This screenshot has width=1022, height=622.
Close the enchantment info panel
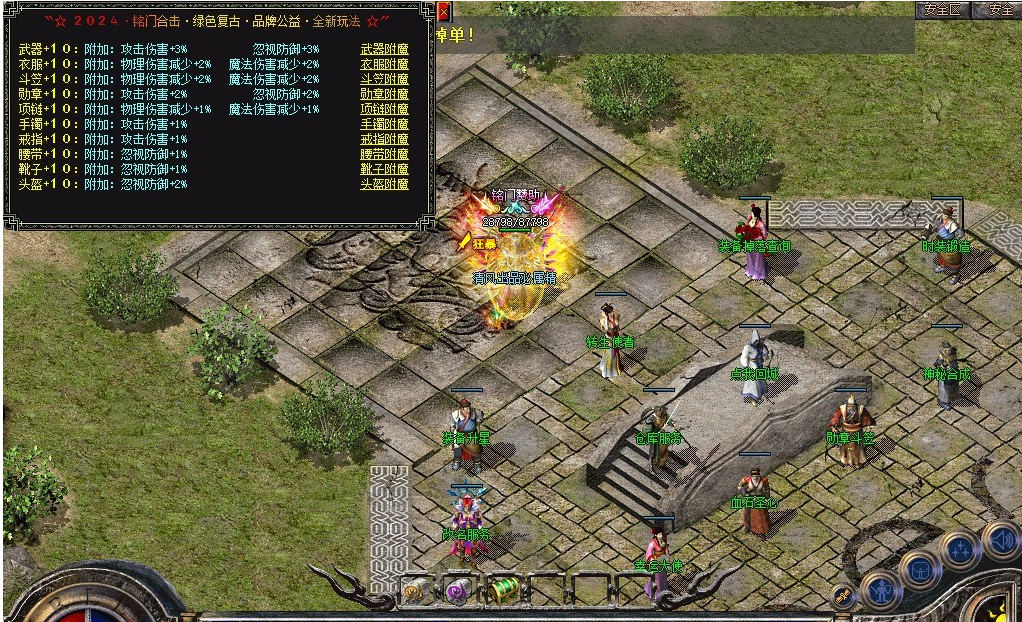click(444, 12)
